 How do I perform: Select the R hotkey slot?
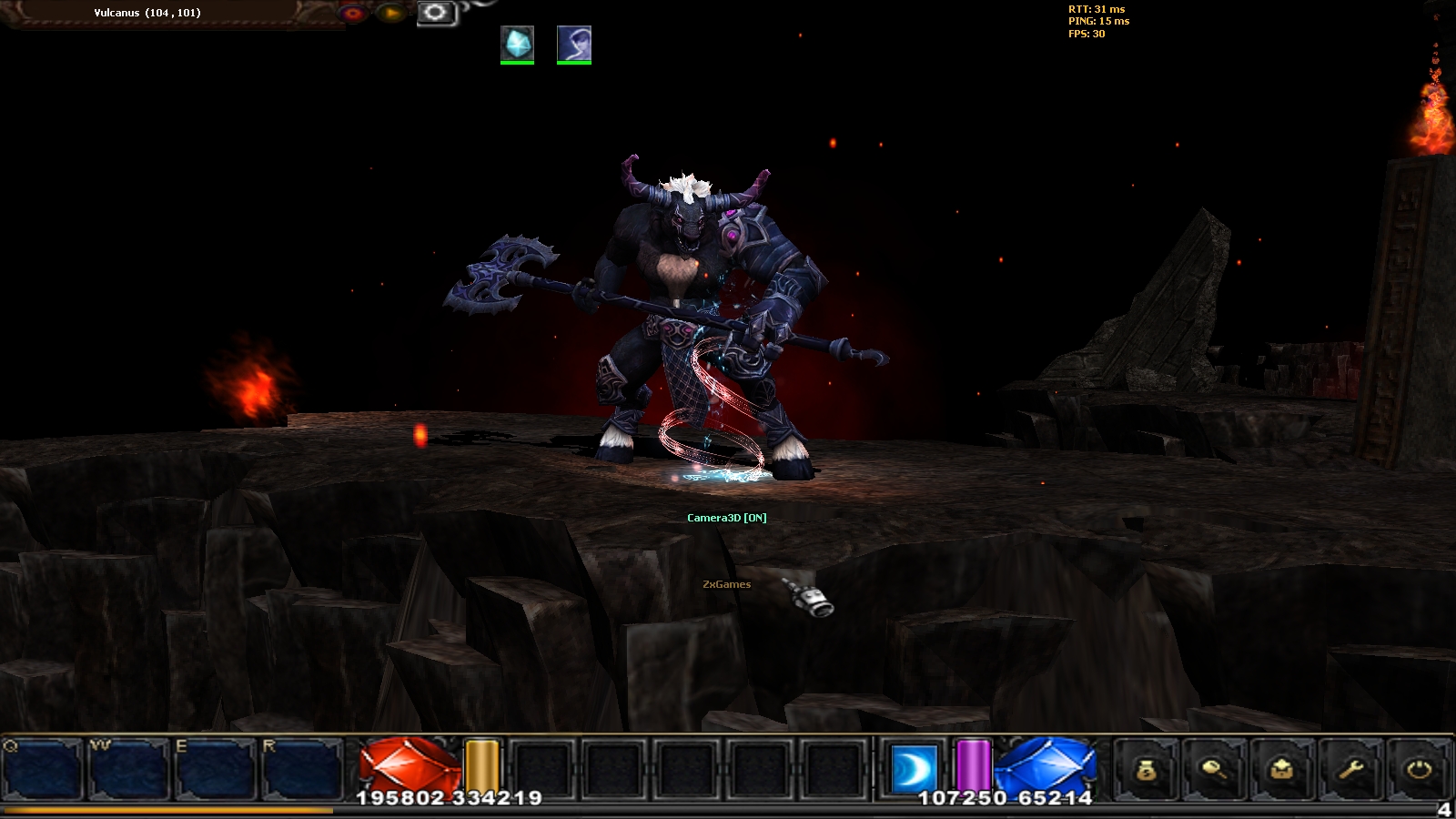click(301, 770)
